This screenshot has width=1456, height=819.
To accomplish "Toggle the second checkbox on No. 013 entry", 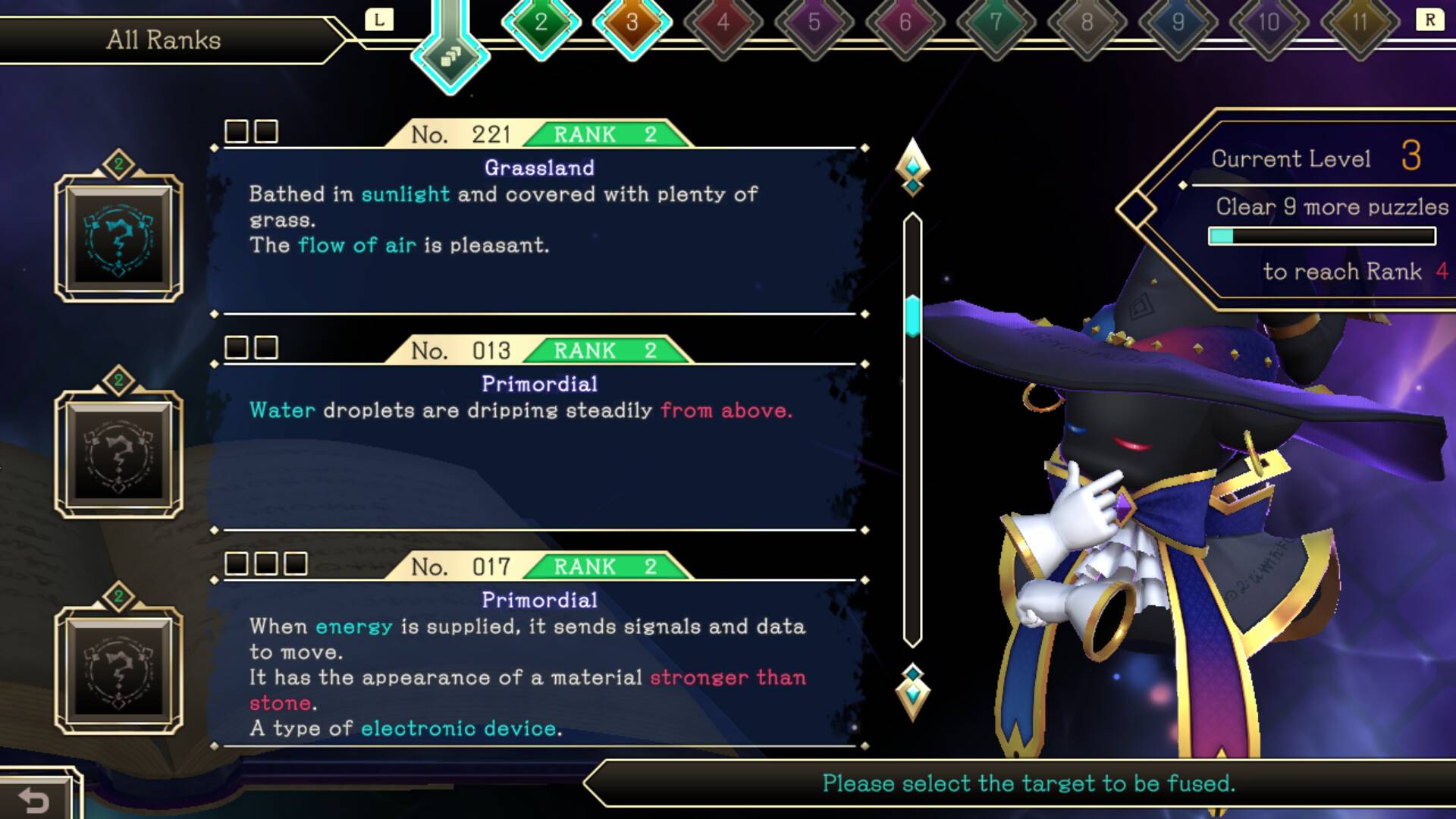I will pyautogui.click(x=265, y=347).
